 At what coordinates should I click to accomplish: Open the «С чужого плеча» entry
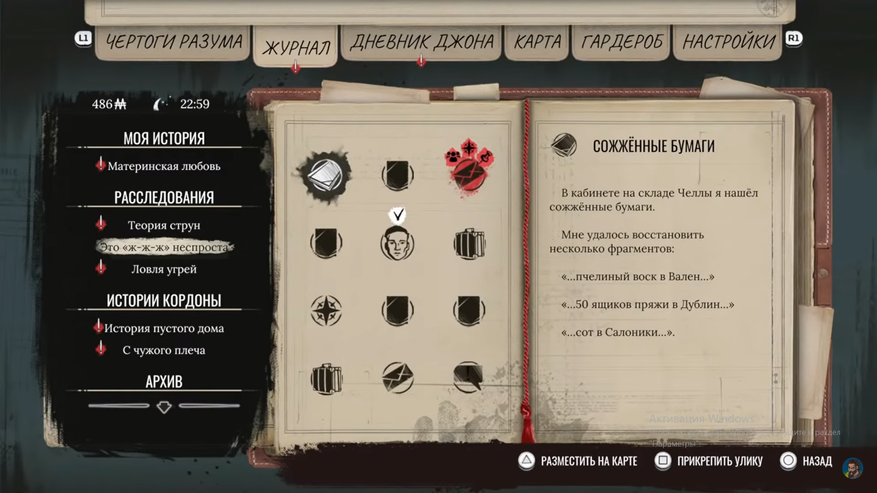point(164,350)
